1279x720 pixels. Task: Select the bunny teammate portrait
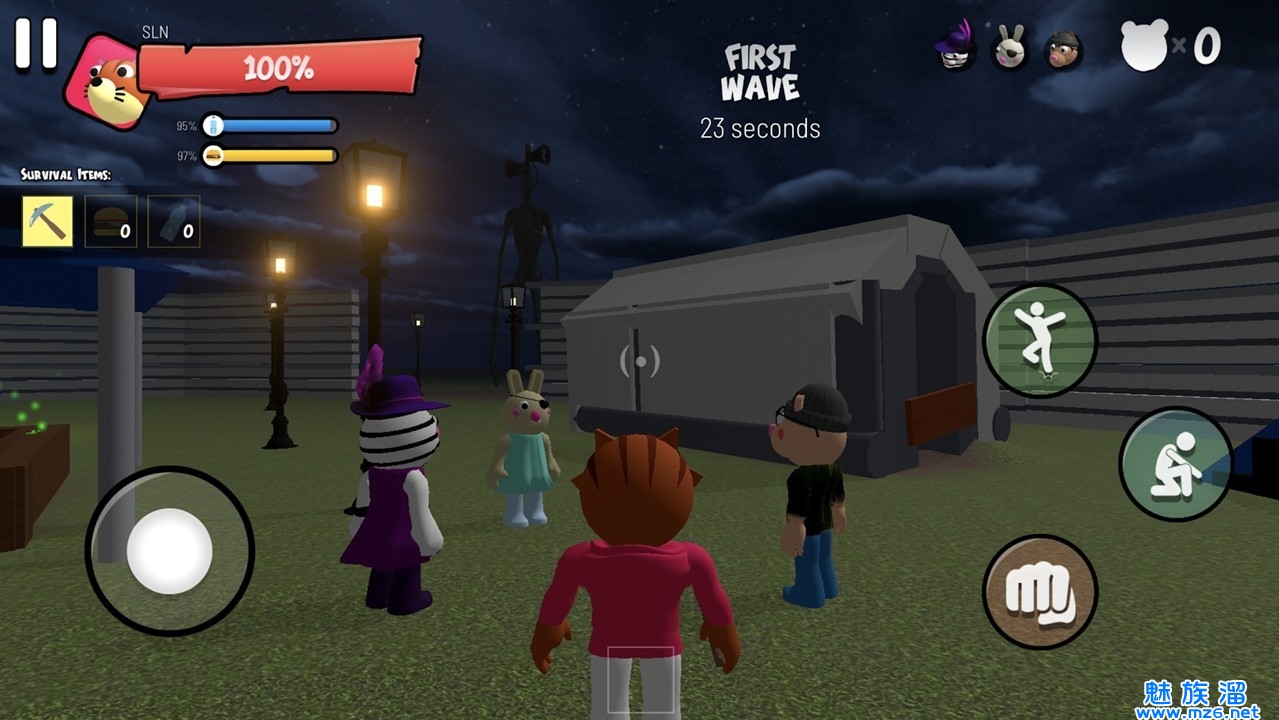pyautogui.click(x=1010, y=48)
